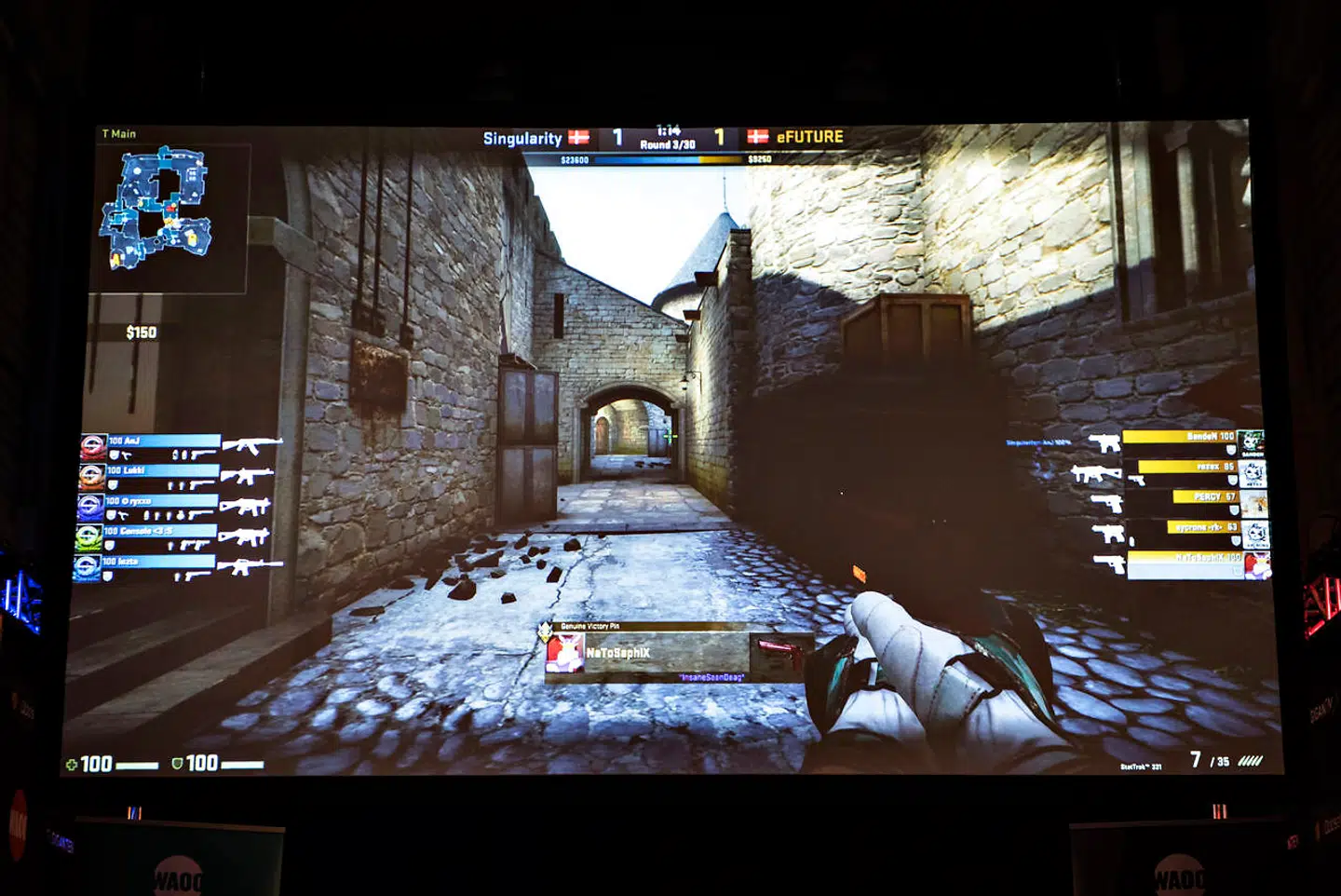1341x896 pixels.
Task: Click BendeN's avatar thumbnail
Action: (x=1251, y=441)
